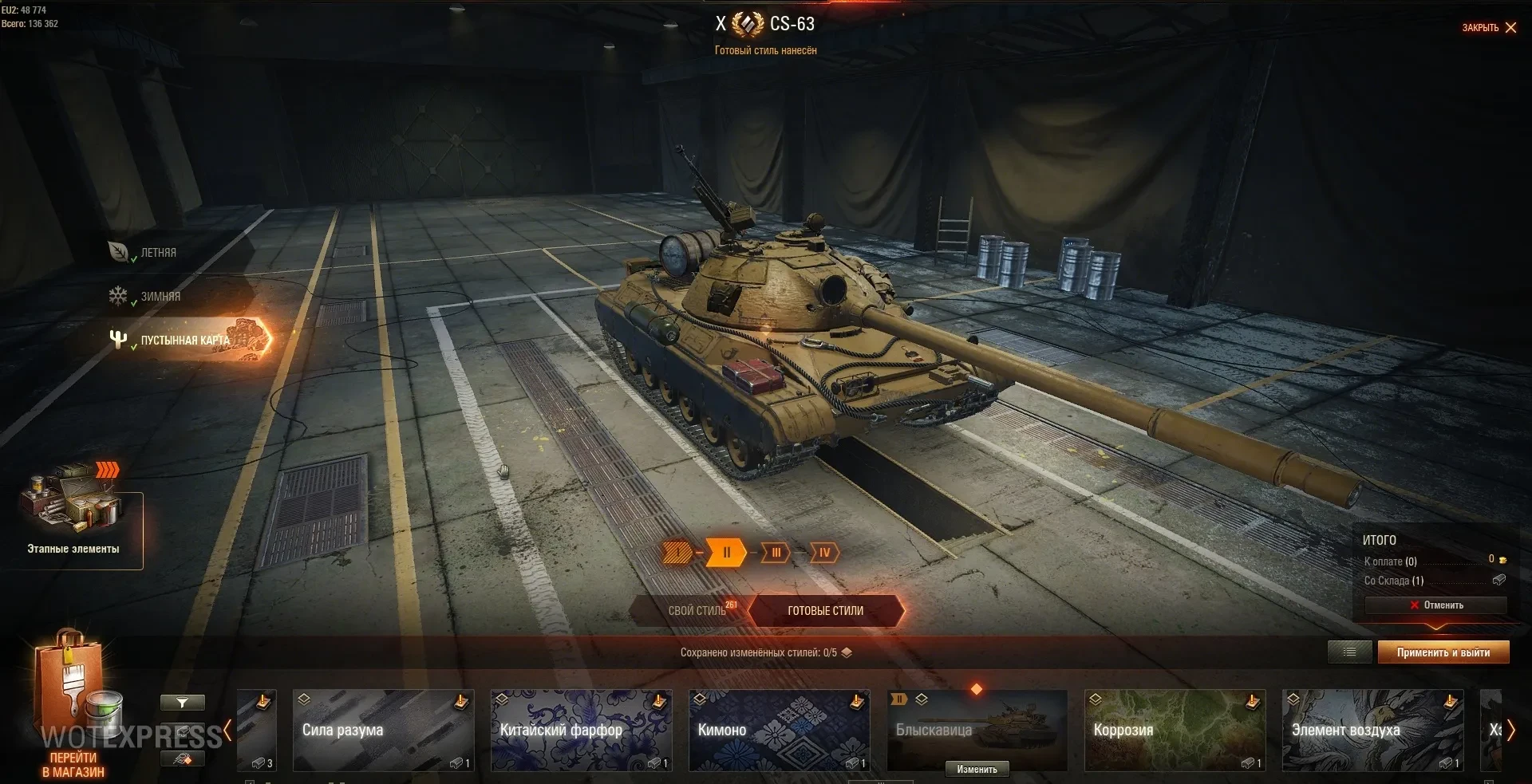This screenshot has height=784, width=1532.
Task: Switch to the СВОЙ СТИЛЬ tab
Action: pos(696,611)
